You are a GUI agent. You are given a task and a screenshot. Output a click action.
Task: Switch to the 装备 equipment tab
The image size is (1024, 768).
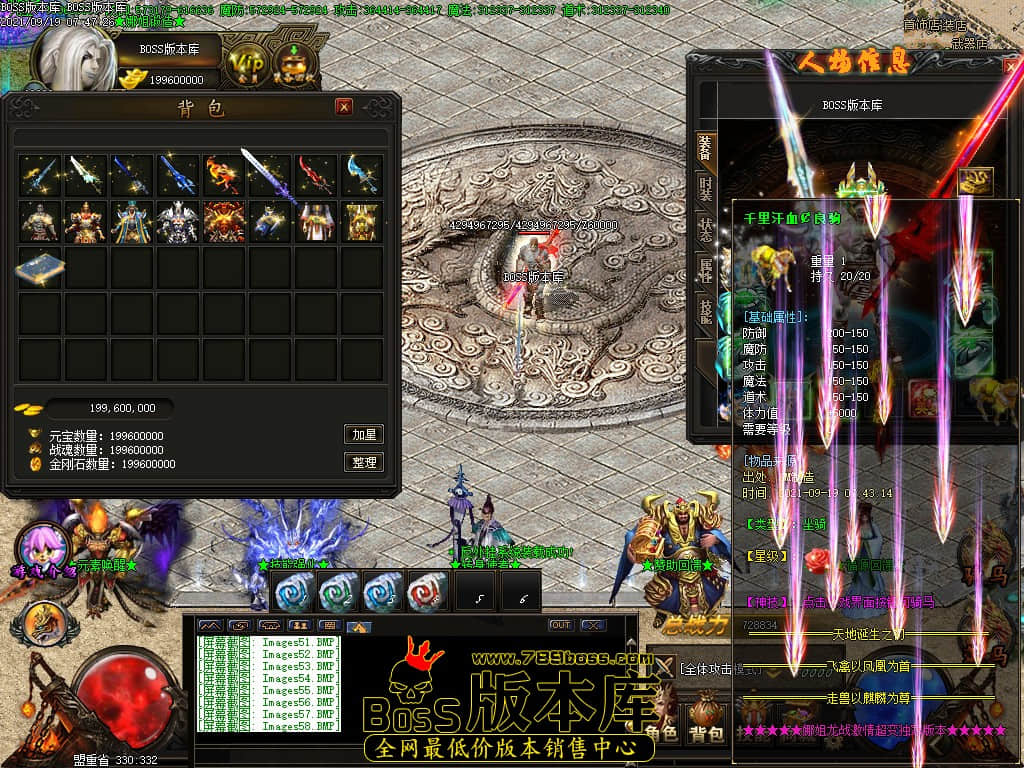tap(705, 148)
